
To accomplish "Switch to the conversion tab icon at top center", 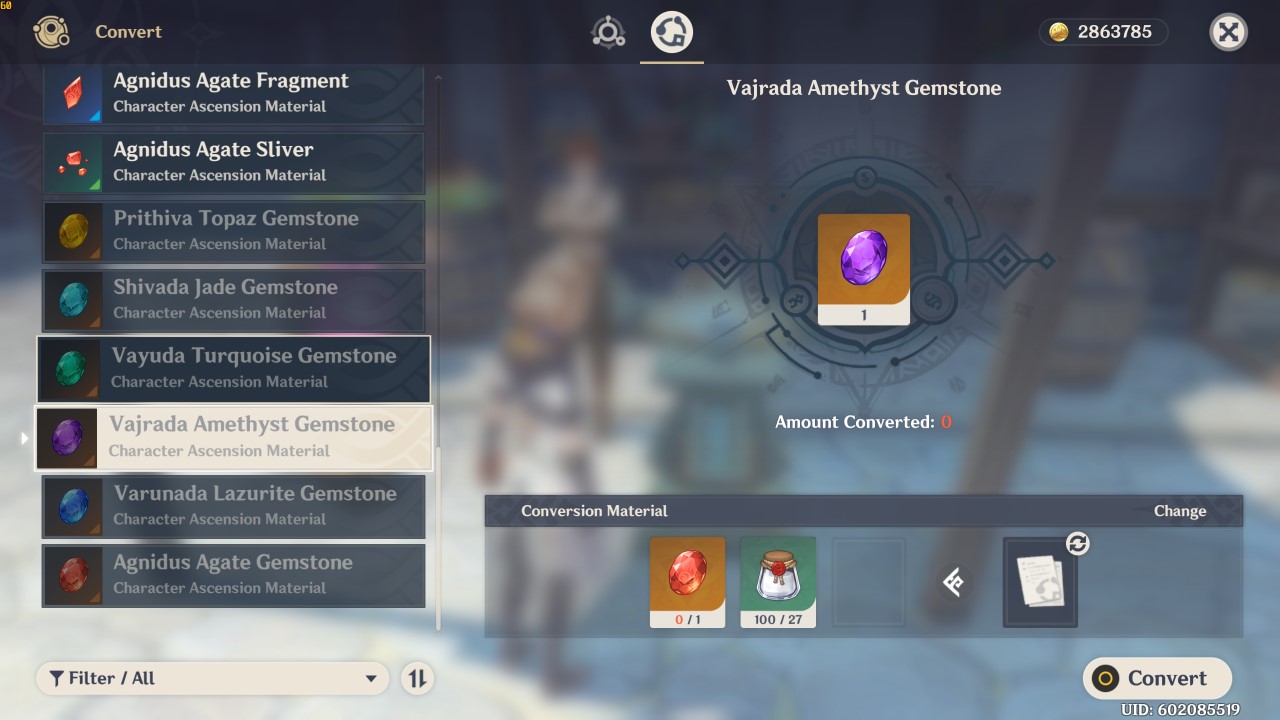I will click(x=671, y=31).
